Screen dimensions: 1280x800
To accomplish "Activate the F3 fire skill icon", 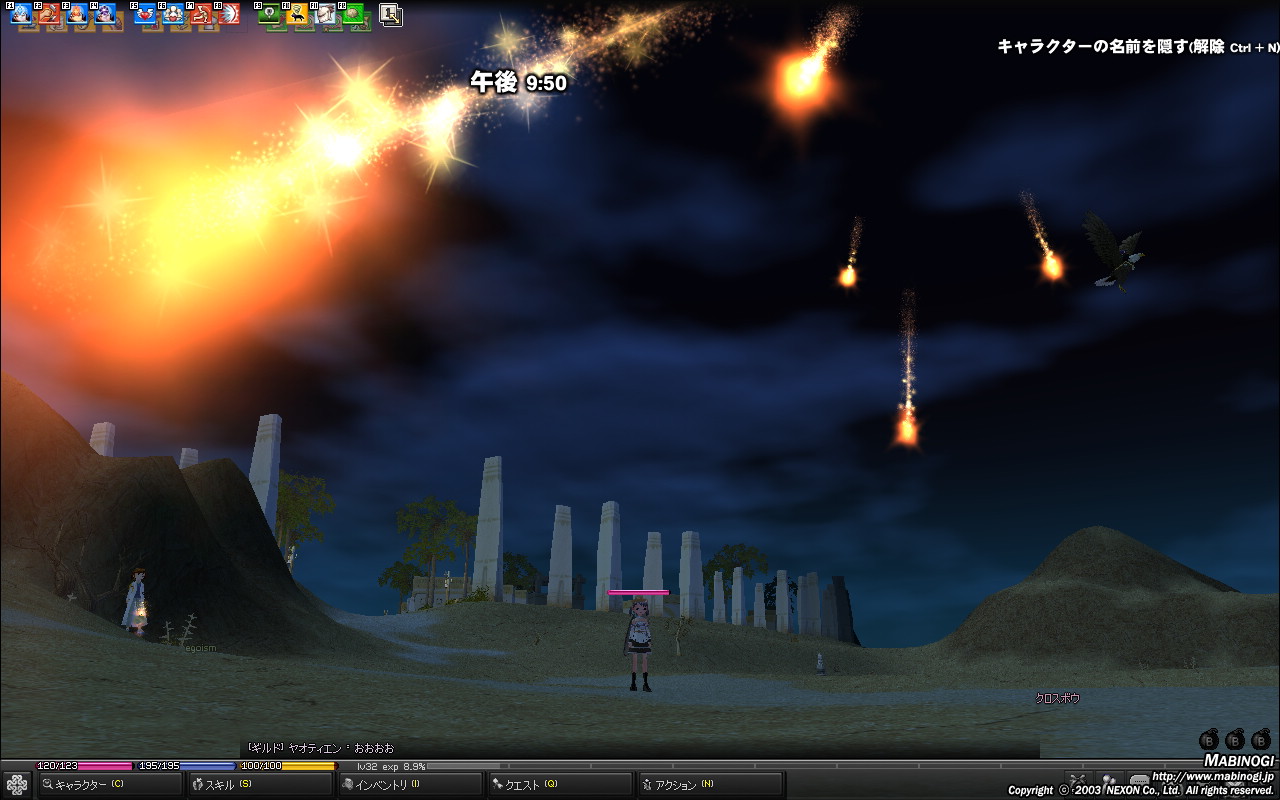I will click(76, 15).
